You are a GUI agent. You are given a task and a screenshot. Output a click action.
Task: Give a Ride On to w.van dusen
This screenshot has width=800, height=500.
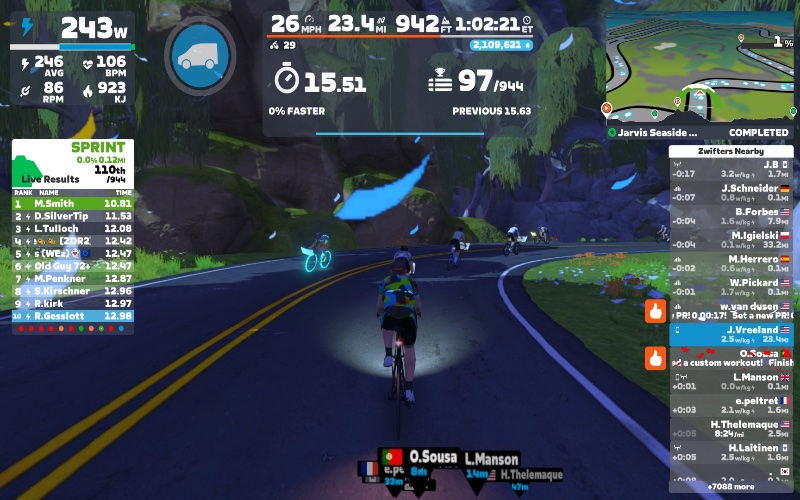click(655, 310)
